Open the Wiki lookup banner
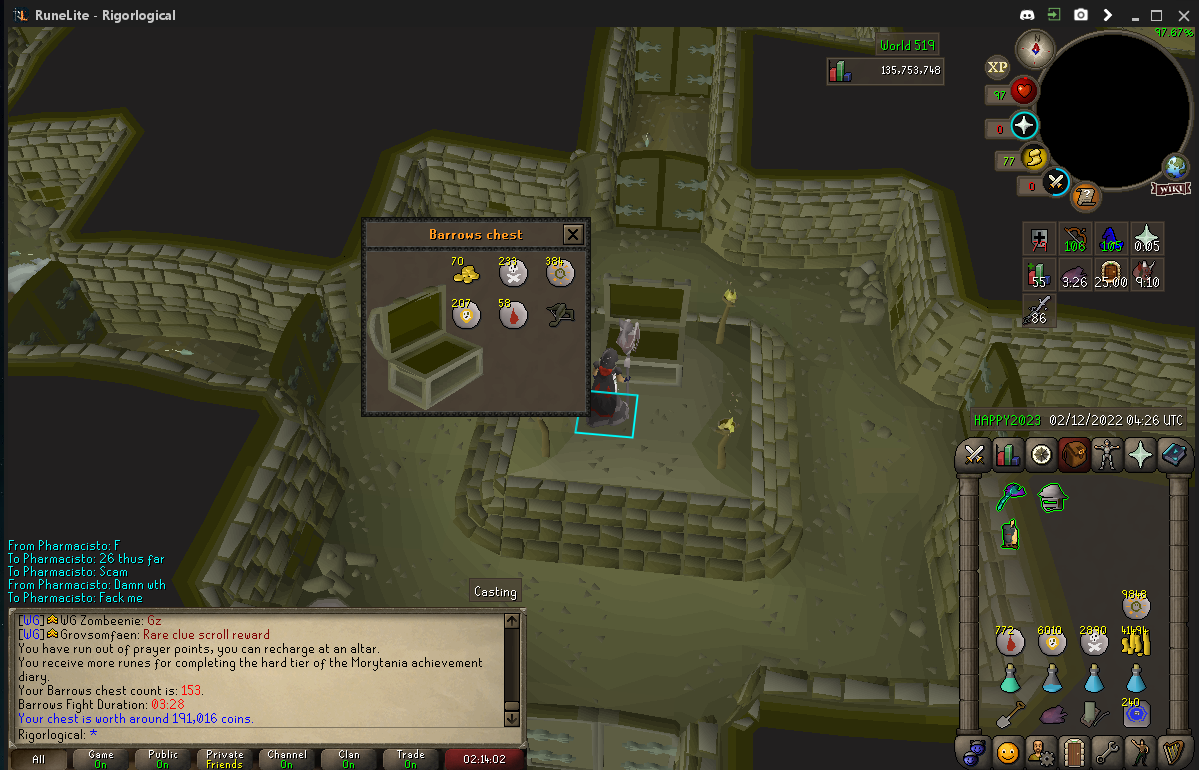1199x770 pixels. (x=1168, y=189)
